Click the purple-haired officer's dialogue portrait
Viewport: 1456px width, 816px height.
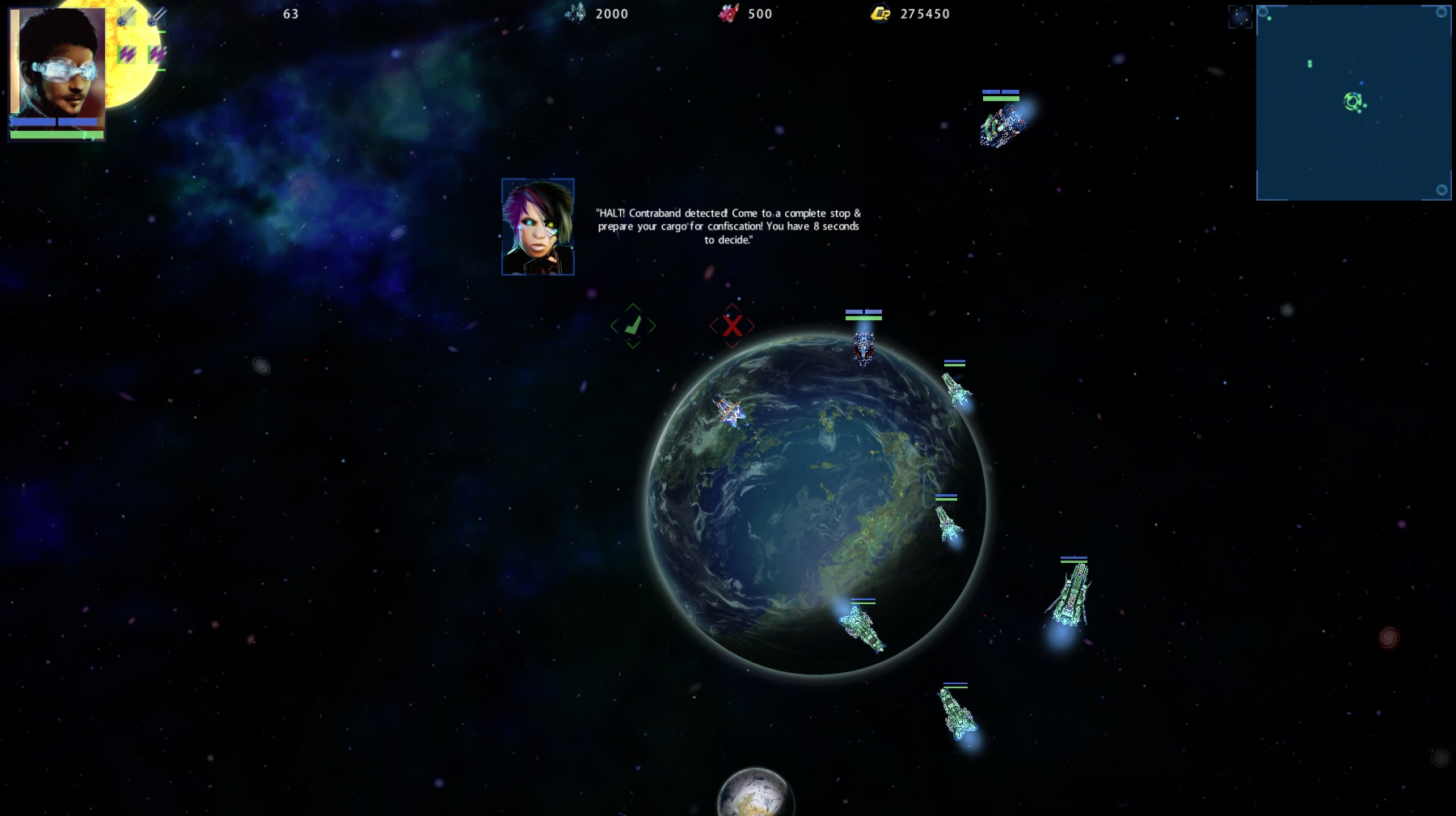pyautogui.click(x=538, y=227)
